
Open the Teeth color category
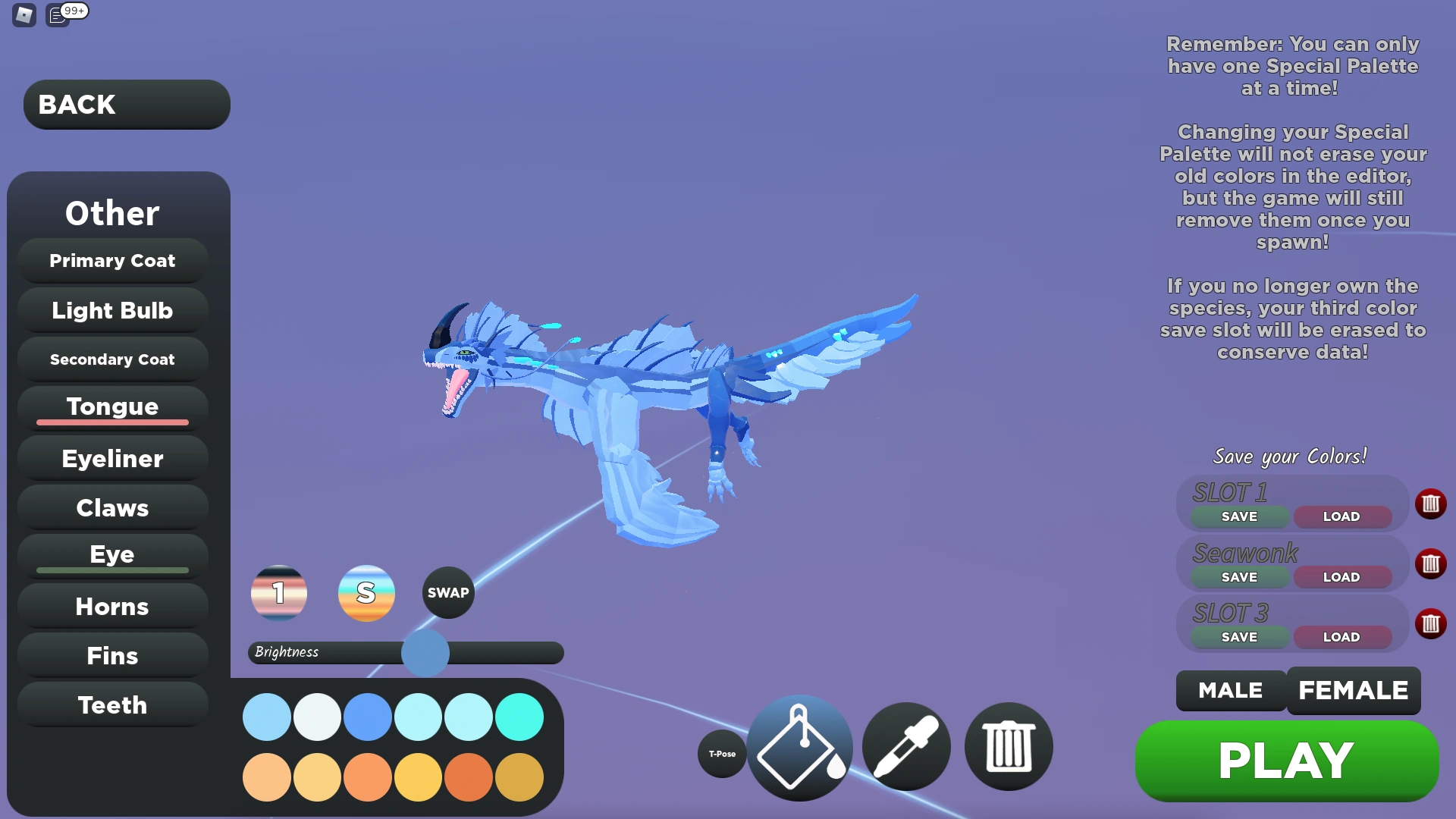point(111,704)
